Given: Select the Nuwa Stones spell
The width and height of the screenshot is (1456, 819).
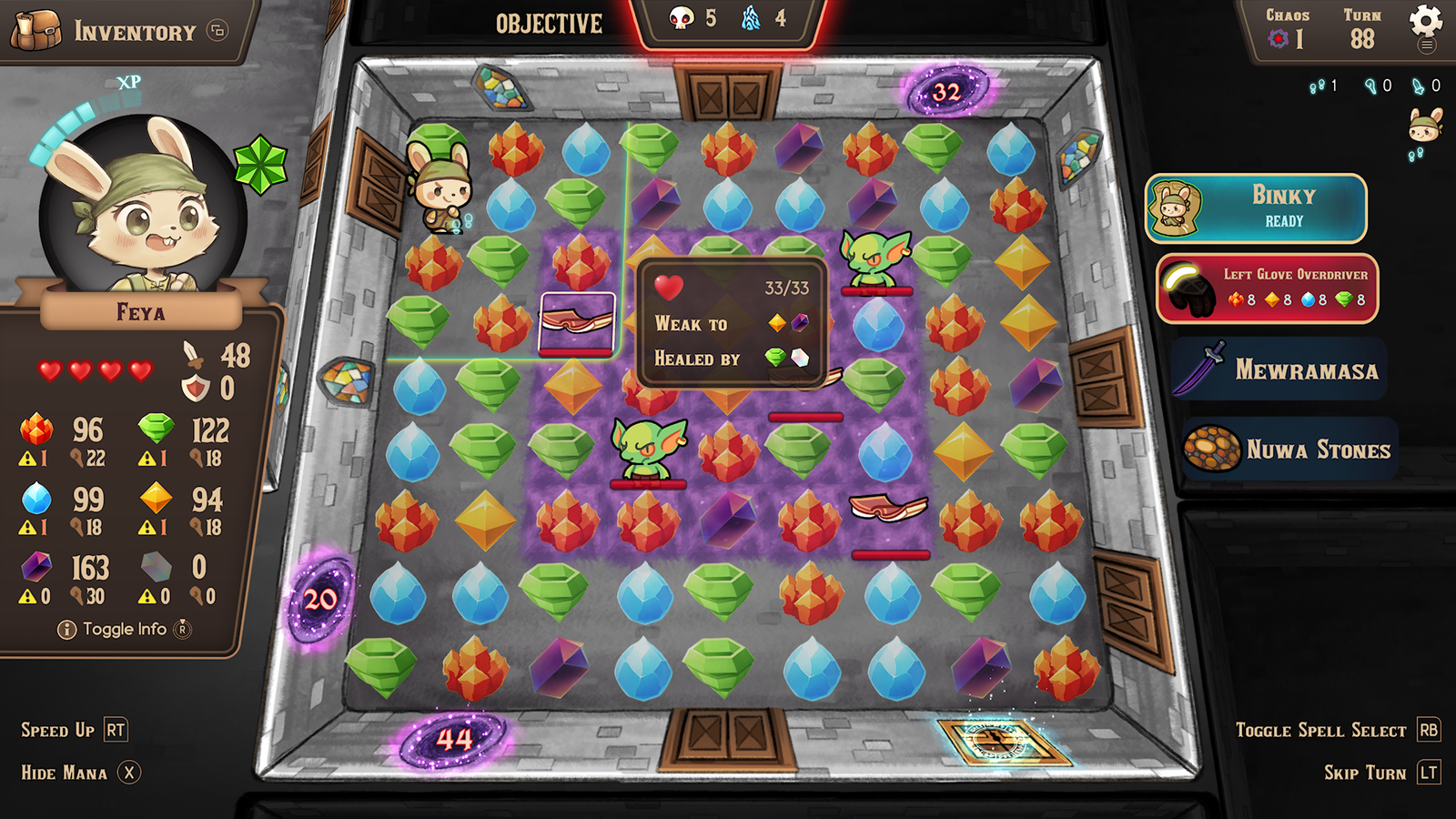Looking at the screenshot, I should pos(1289,449).
